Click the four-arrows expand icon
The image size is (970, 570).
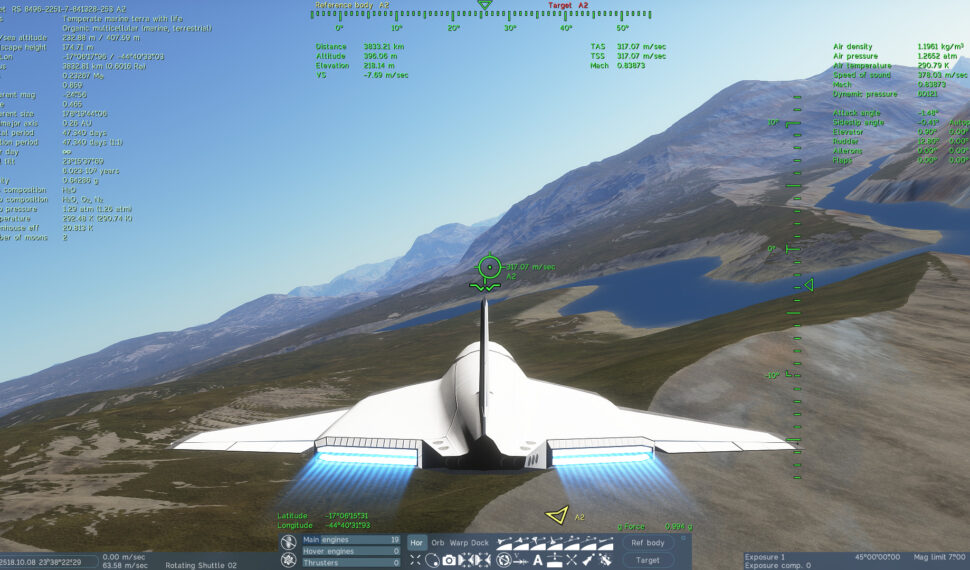point(415,560)
